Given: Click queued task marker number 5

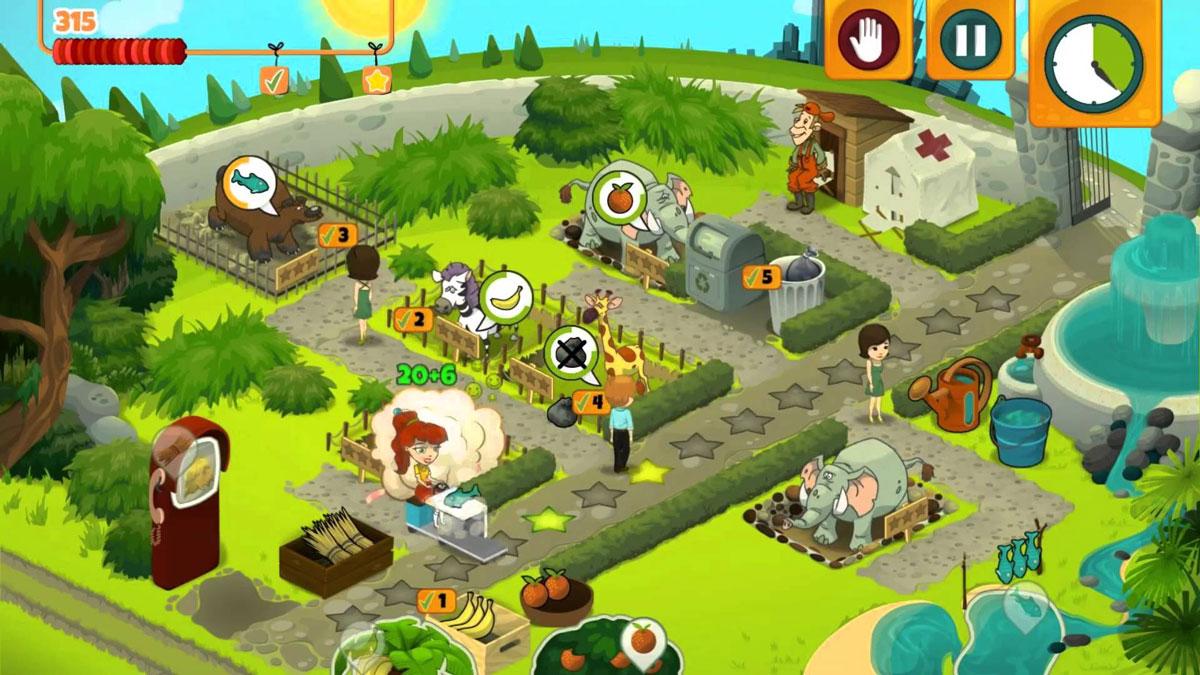Looking at the screenshot, I should pos(761,277).
